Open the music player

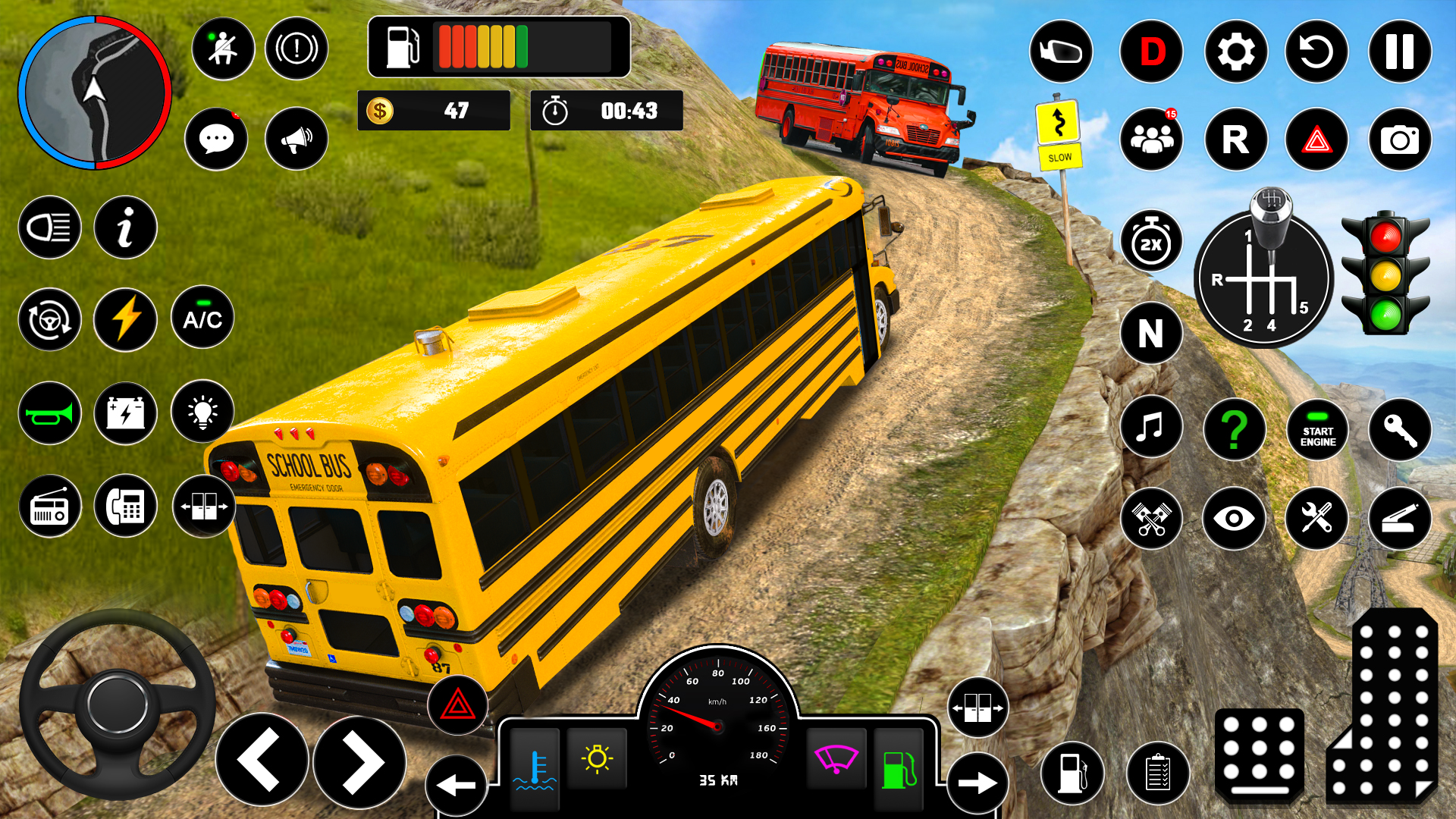coord(1153,428)
